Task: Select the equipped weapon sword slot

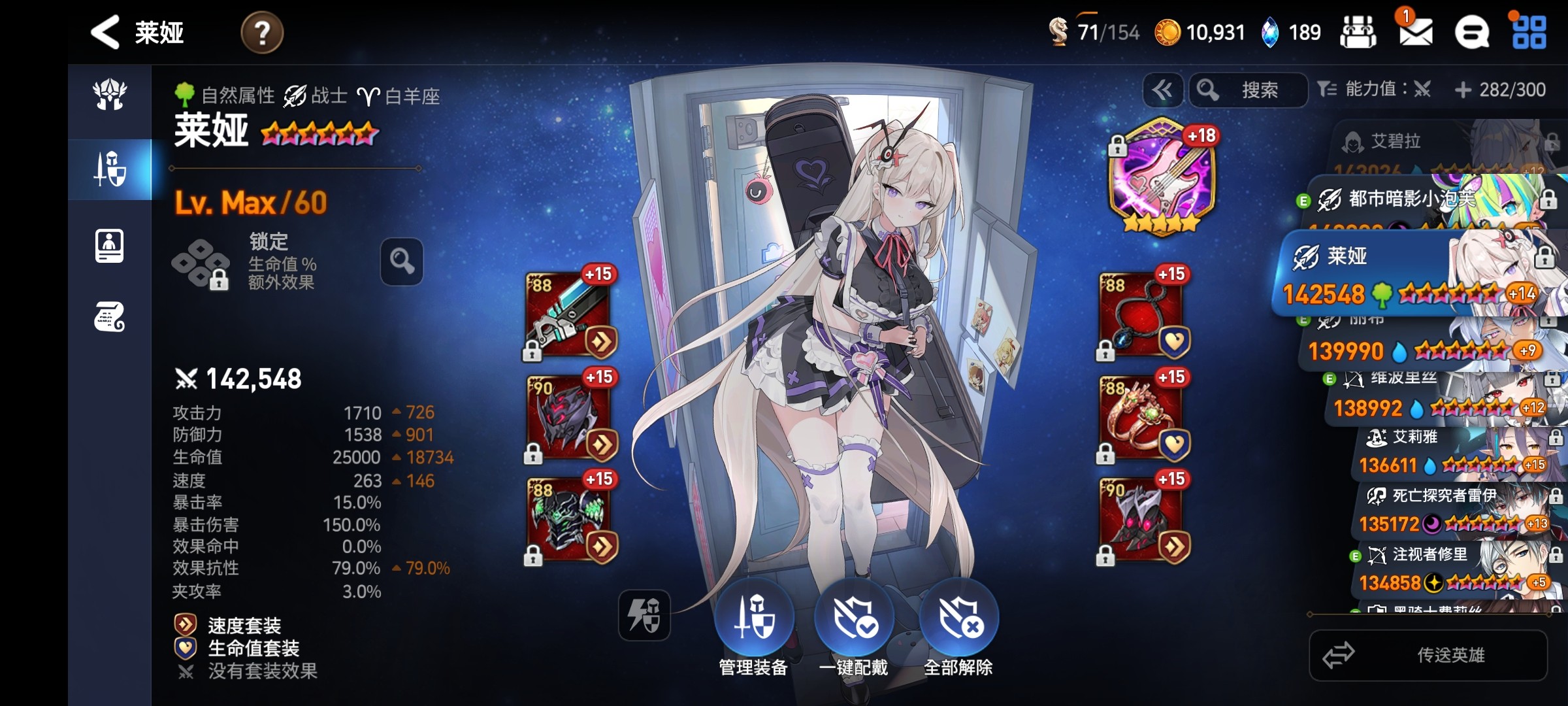Action: [569, 315]
